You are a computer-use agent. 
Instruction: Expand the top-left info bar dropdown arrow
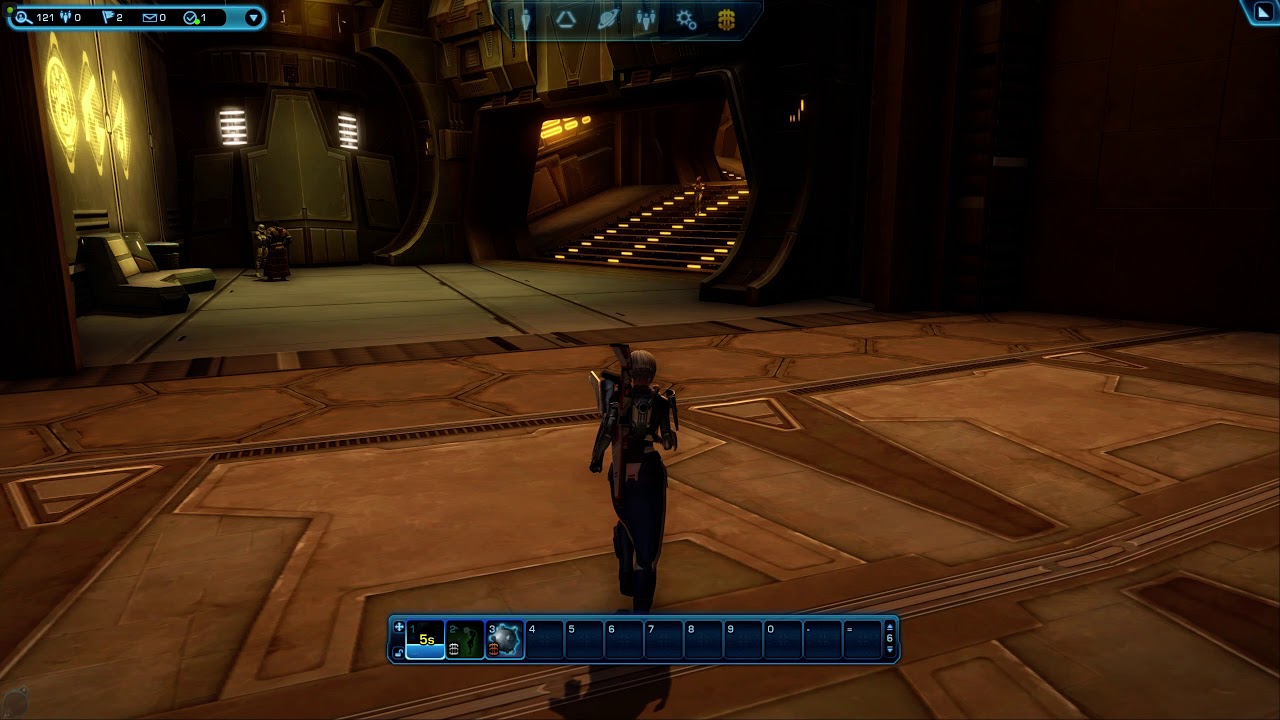(253, 18)
